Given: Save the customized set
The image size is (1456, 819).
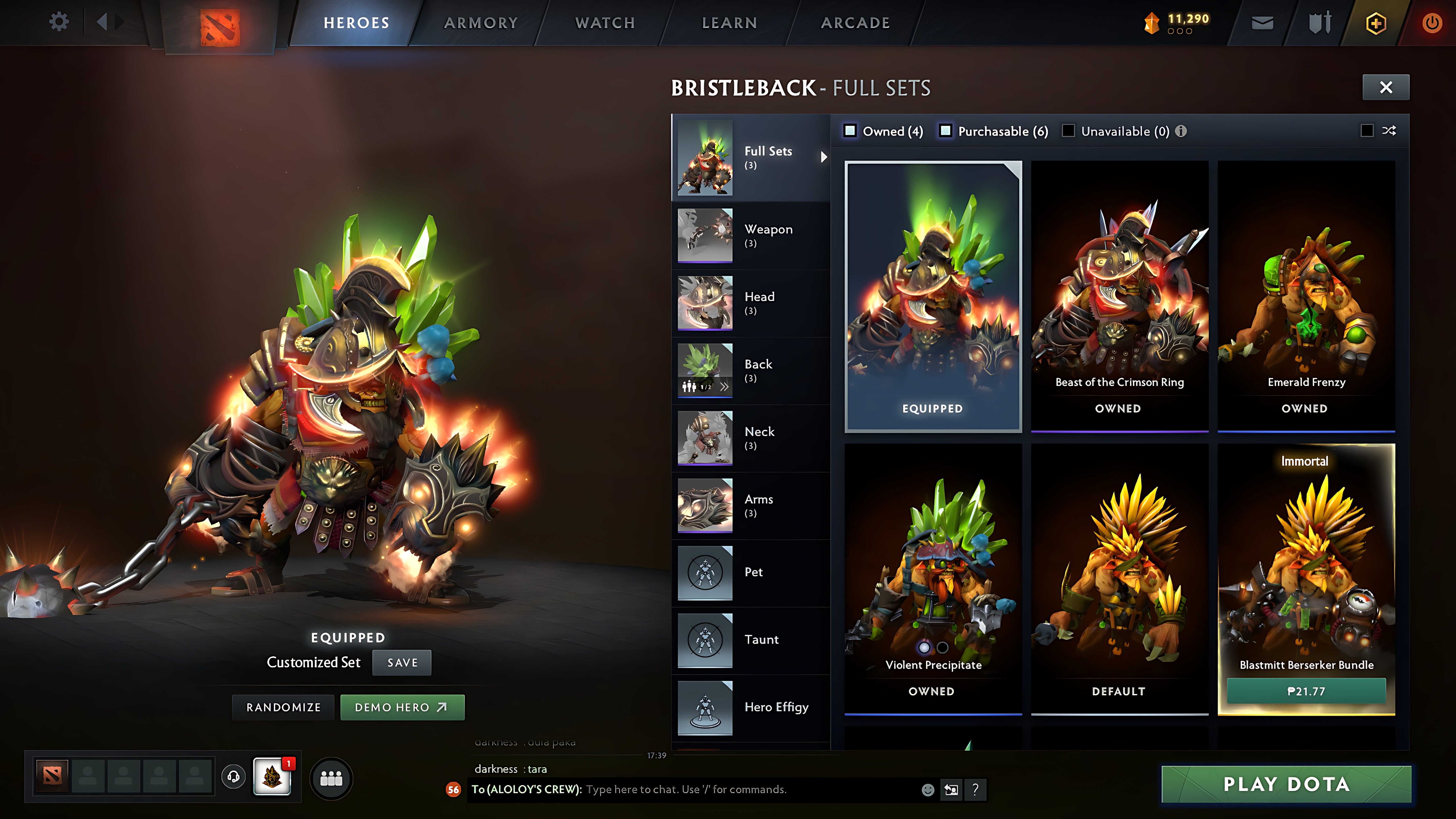Looking at the screenshot, I should [402, 663].
